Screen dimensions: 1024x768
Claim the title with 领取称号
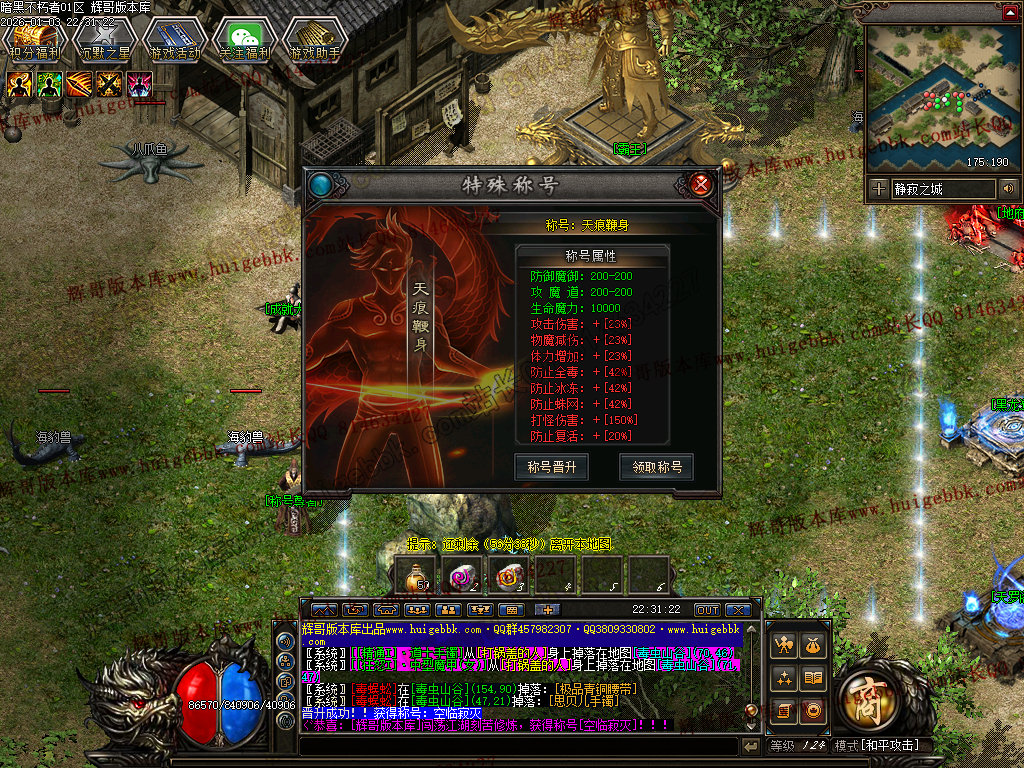pyautogui.click(x=656, y=467)
